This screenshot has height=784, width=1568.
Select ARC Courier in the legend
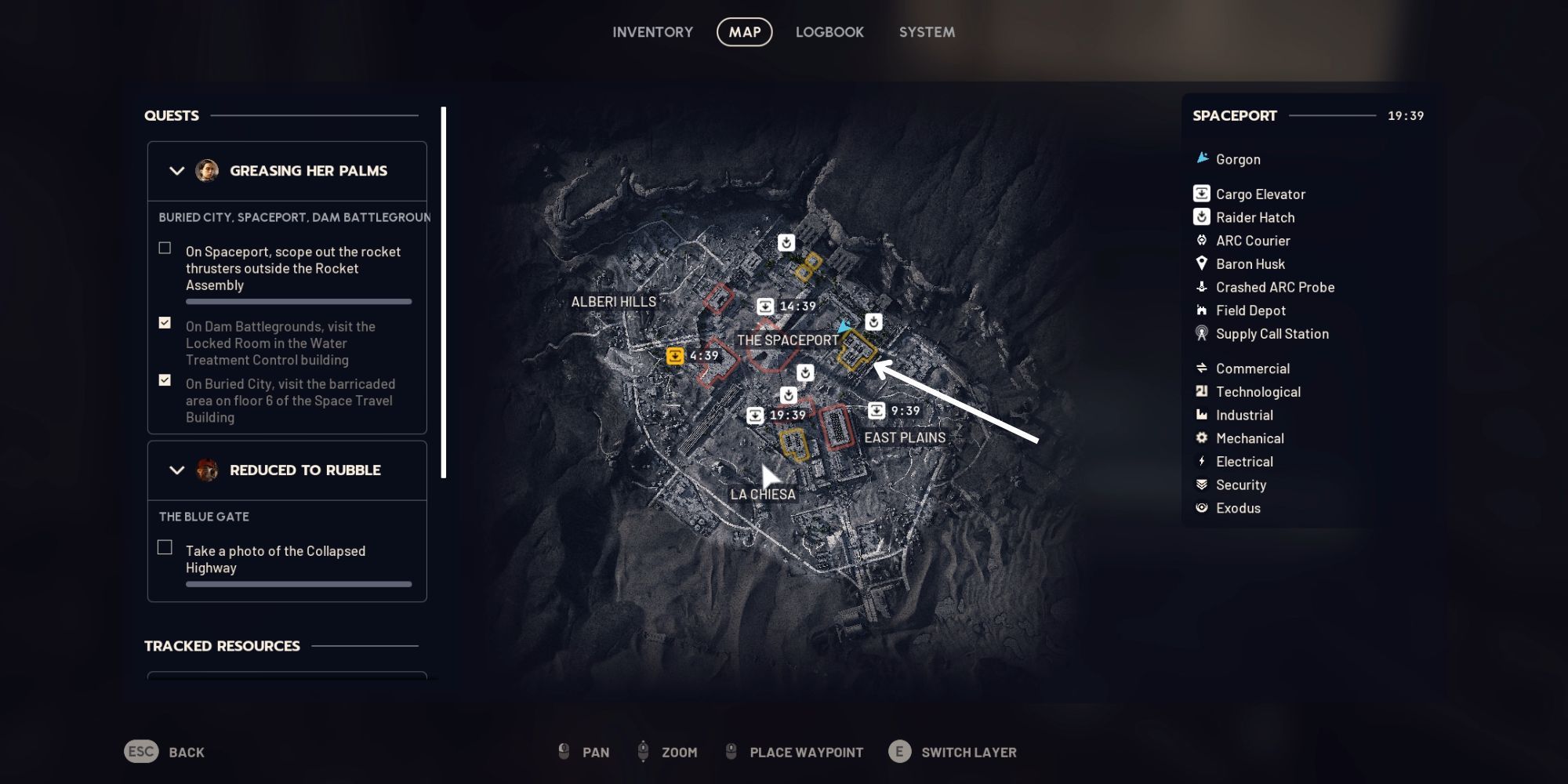click(1252, 241)
